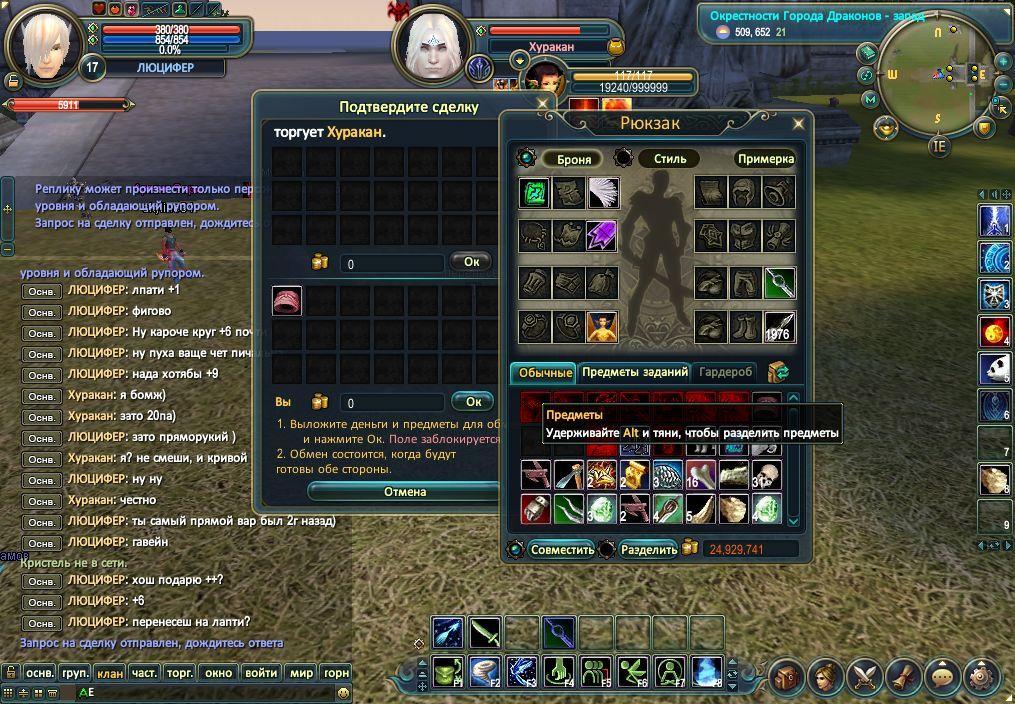Switch to the Предметы заданий tab
1015x704 pixels.
(634, 373)
